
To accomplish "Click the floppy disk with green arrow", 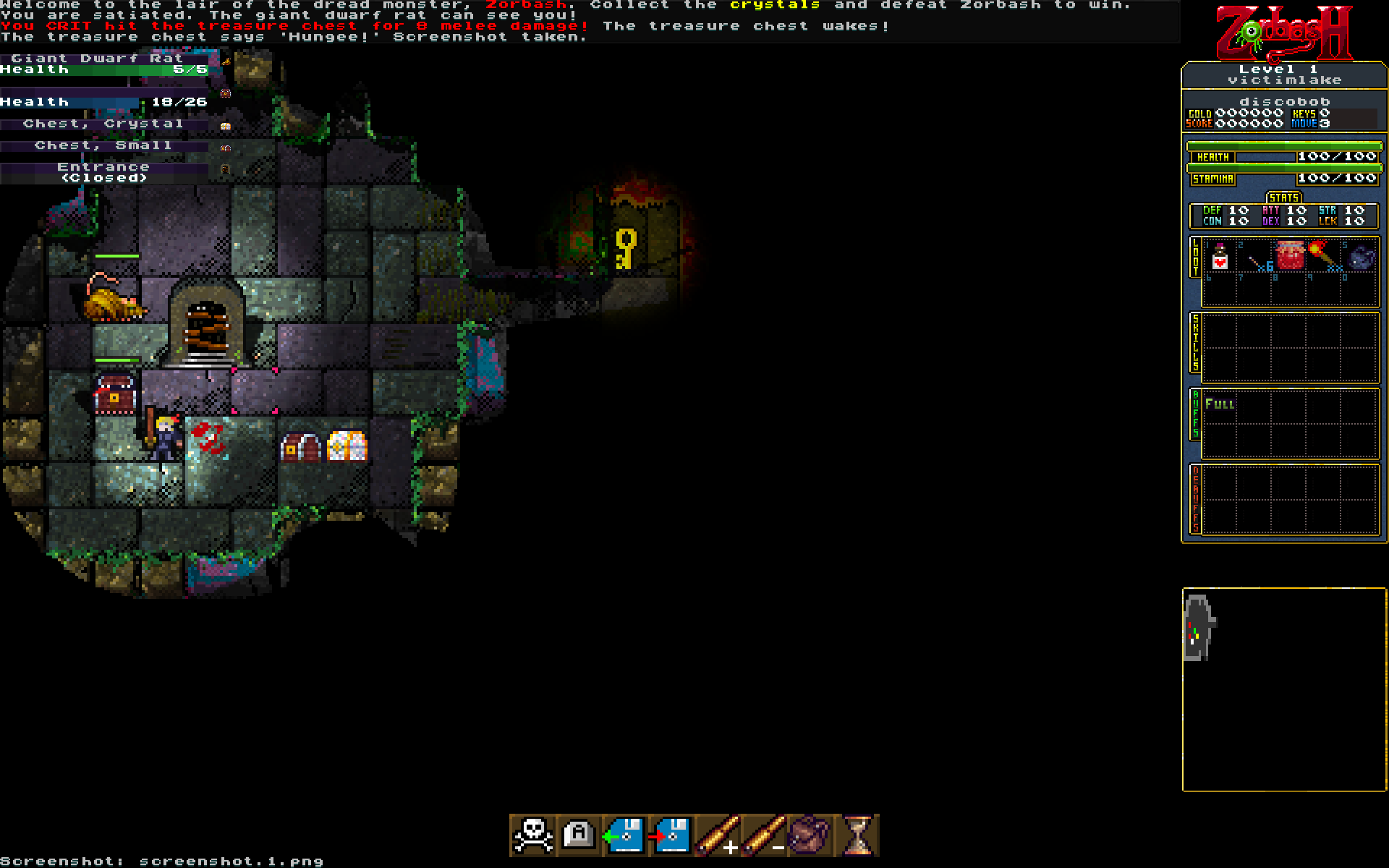I will point(624,835).
